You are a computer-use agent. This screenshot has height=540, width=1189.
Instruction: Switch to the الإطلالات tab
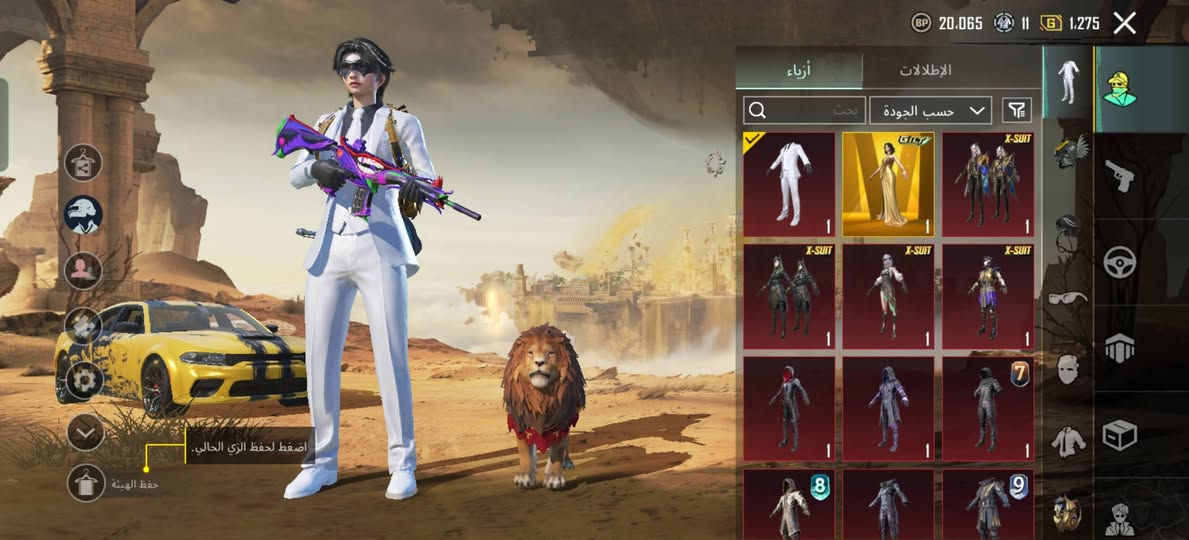[x=924, y=70]
